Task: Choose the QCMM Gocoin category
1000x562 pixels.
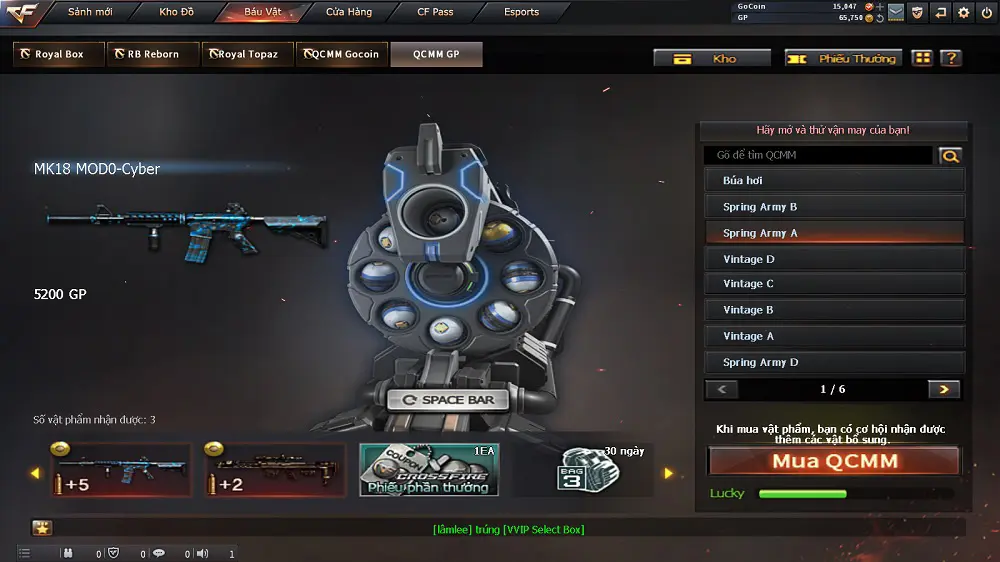Action: (x=343, y=54)
